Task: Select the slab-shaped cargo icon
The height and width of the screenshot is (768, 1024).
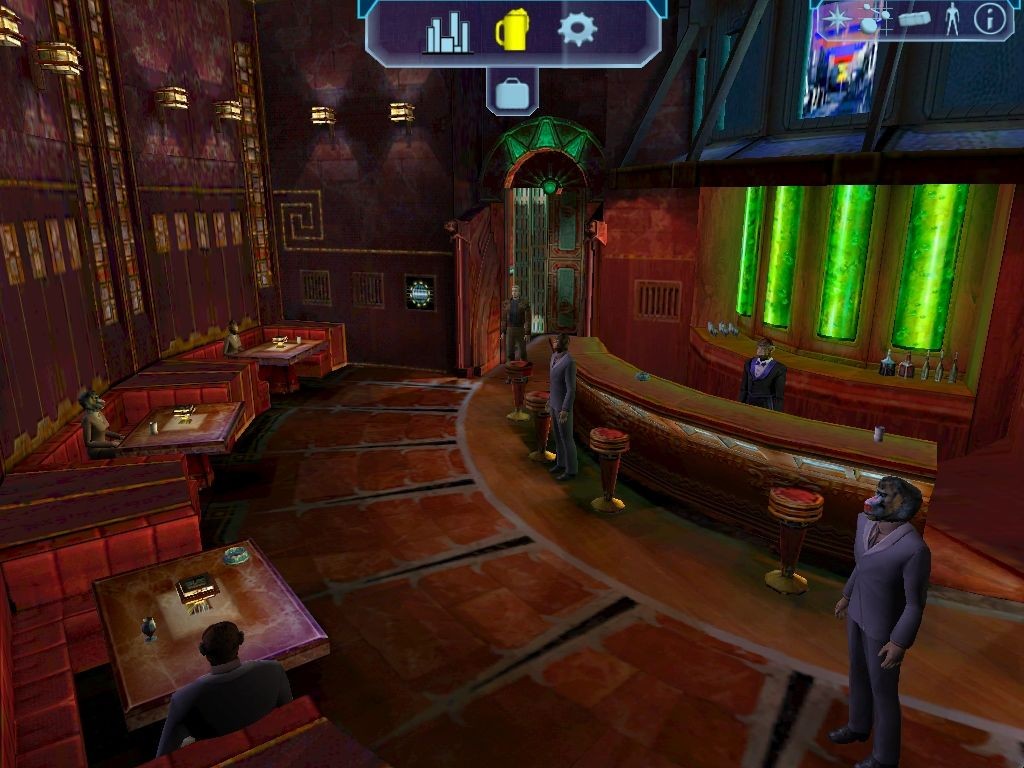Action: (914, 19)
